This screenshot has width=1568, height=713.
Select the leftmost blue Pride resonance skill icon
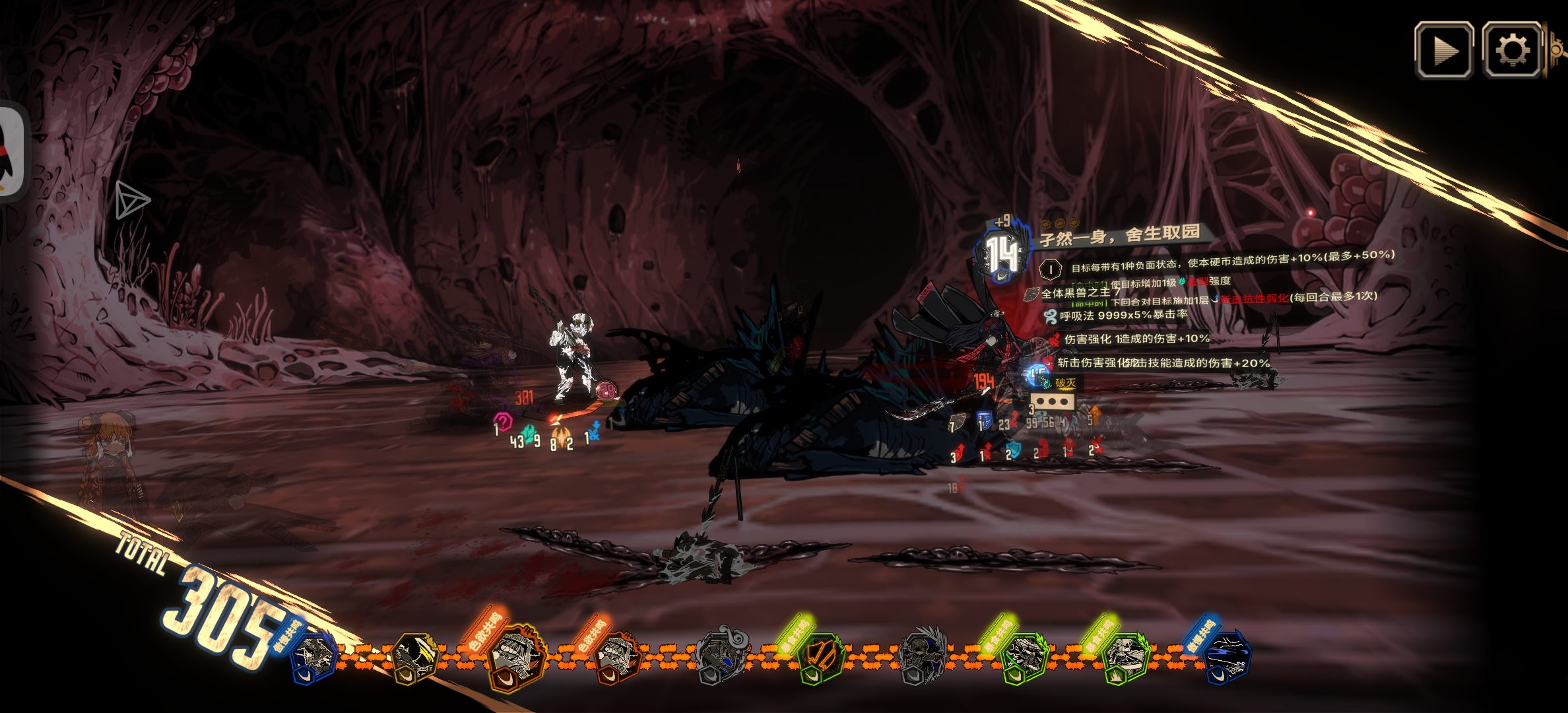pyautogui.click(x=315, y=656)
